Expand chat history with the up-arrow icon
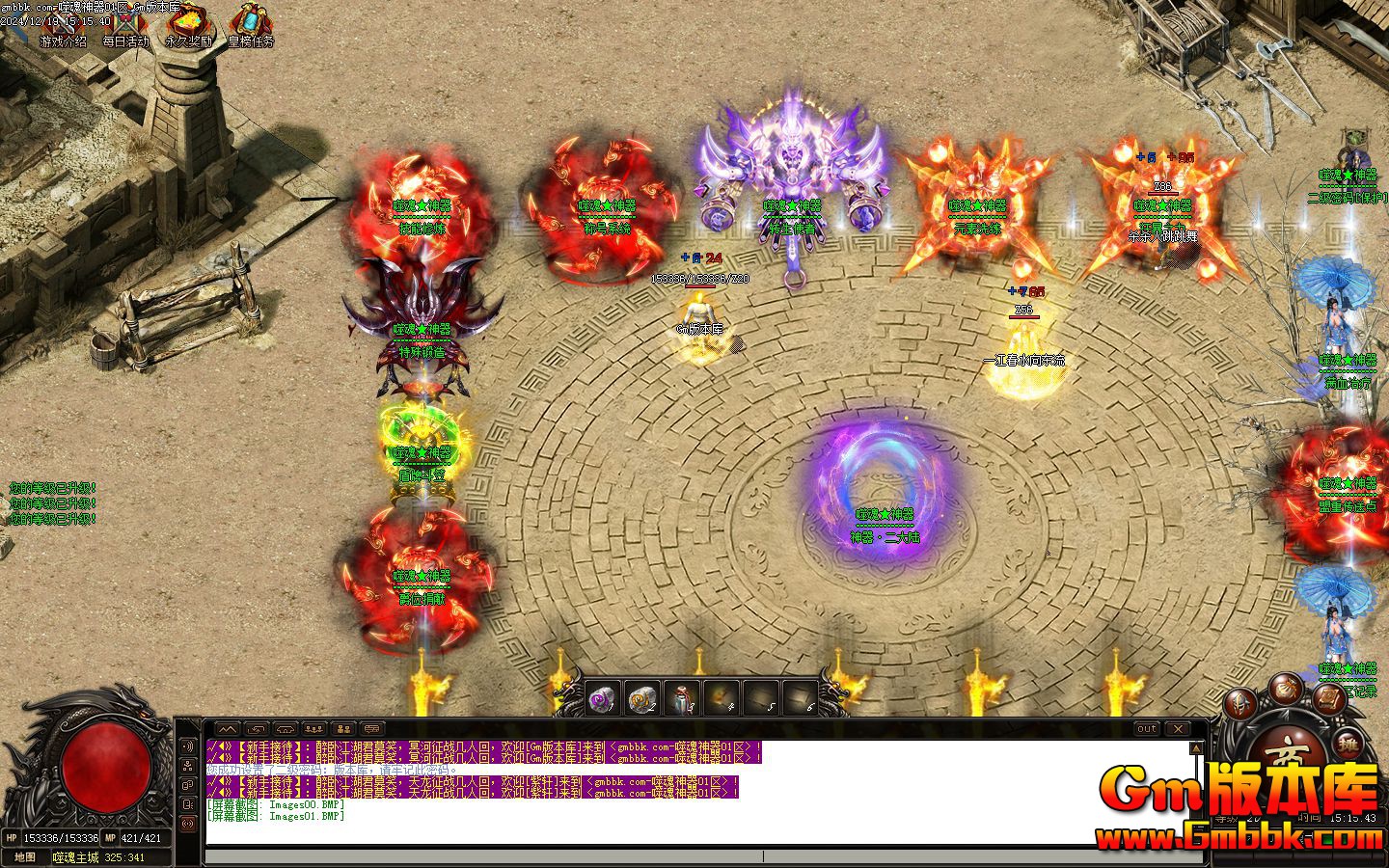 pyautogui.click(x=229, y=729)
